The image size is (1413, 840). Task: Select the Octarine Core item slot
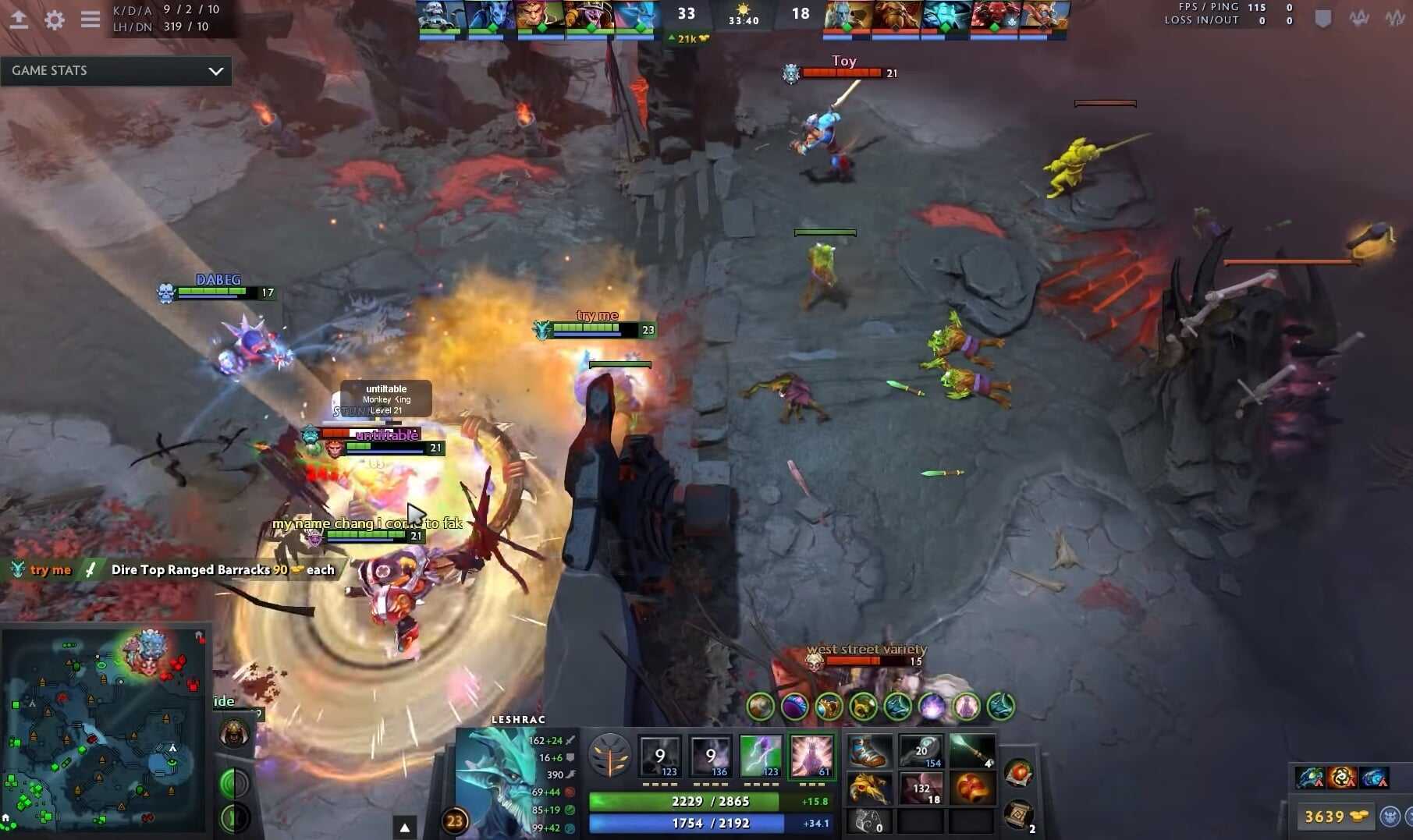tap(972, 789)
